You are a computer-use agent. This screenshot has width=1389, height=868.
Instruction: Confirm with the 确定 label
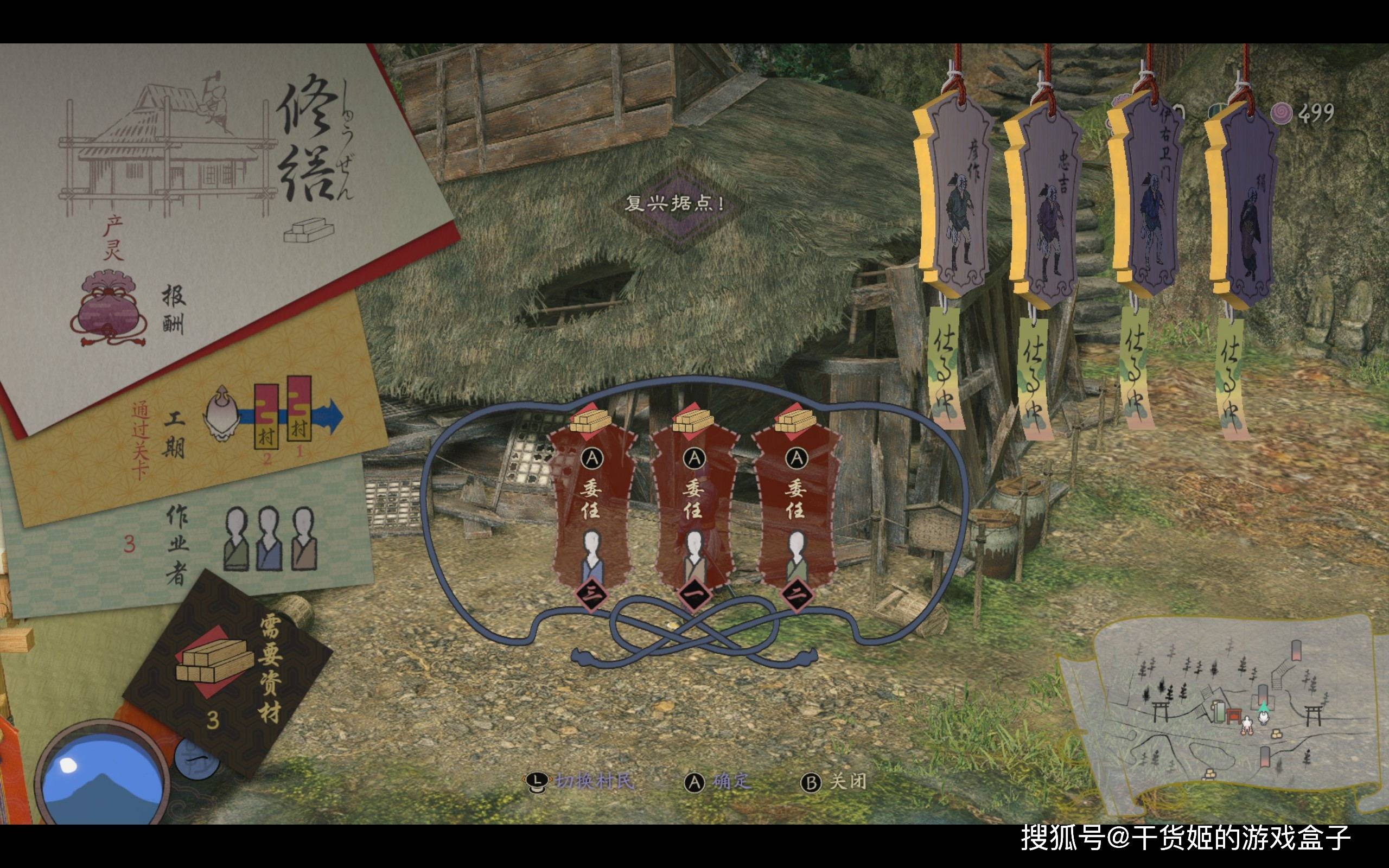tap(731, 781)
